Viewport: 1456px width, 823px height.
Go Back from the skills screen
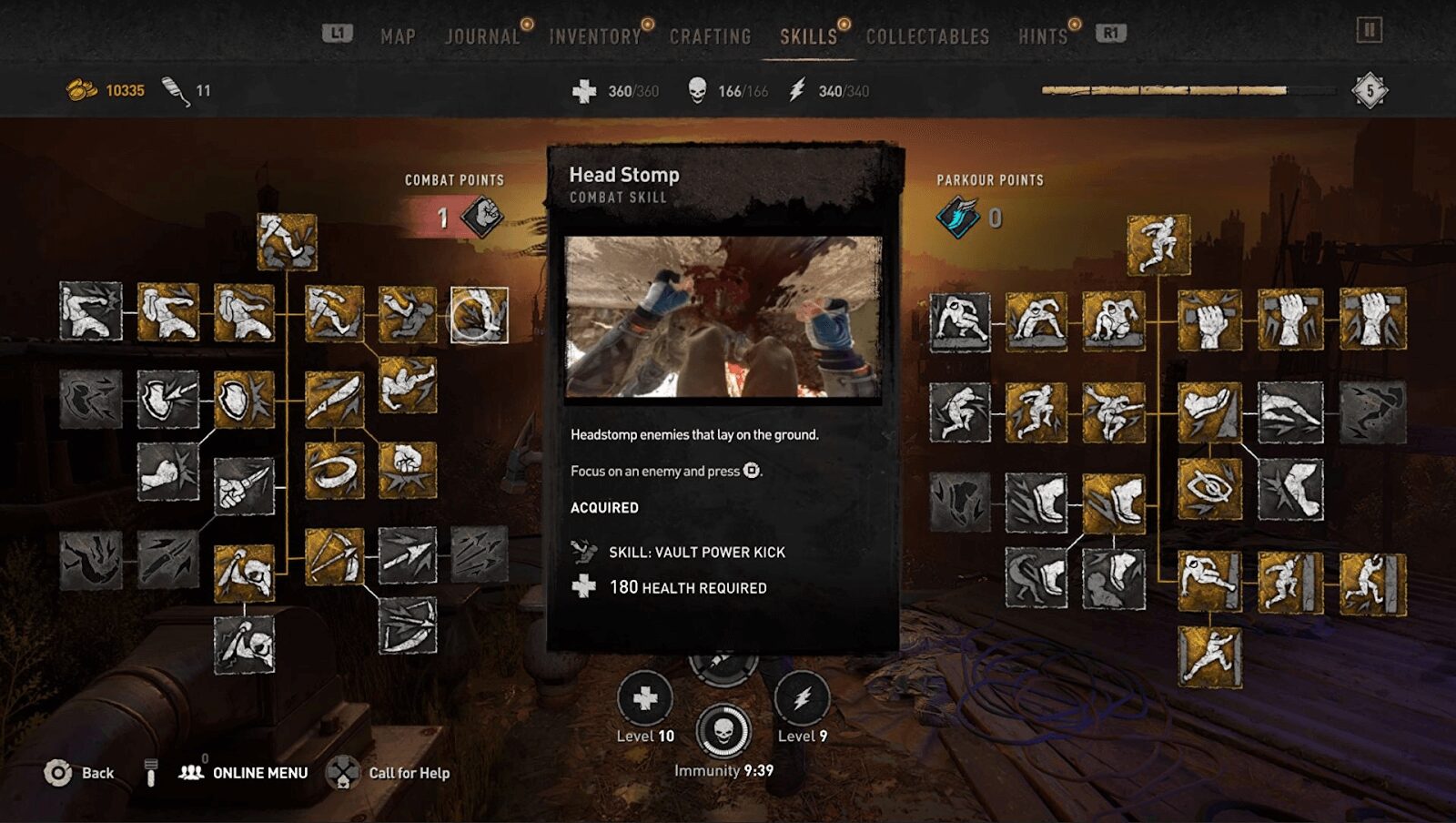point(96,773)
